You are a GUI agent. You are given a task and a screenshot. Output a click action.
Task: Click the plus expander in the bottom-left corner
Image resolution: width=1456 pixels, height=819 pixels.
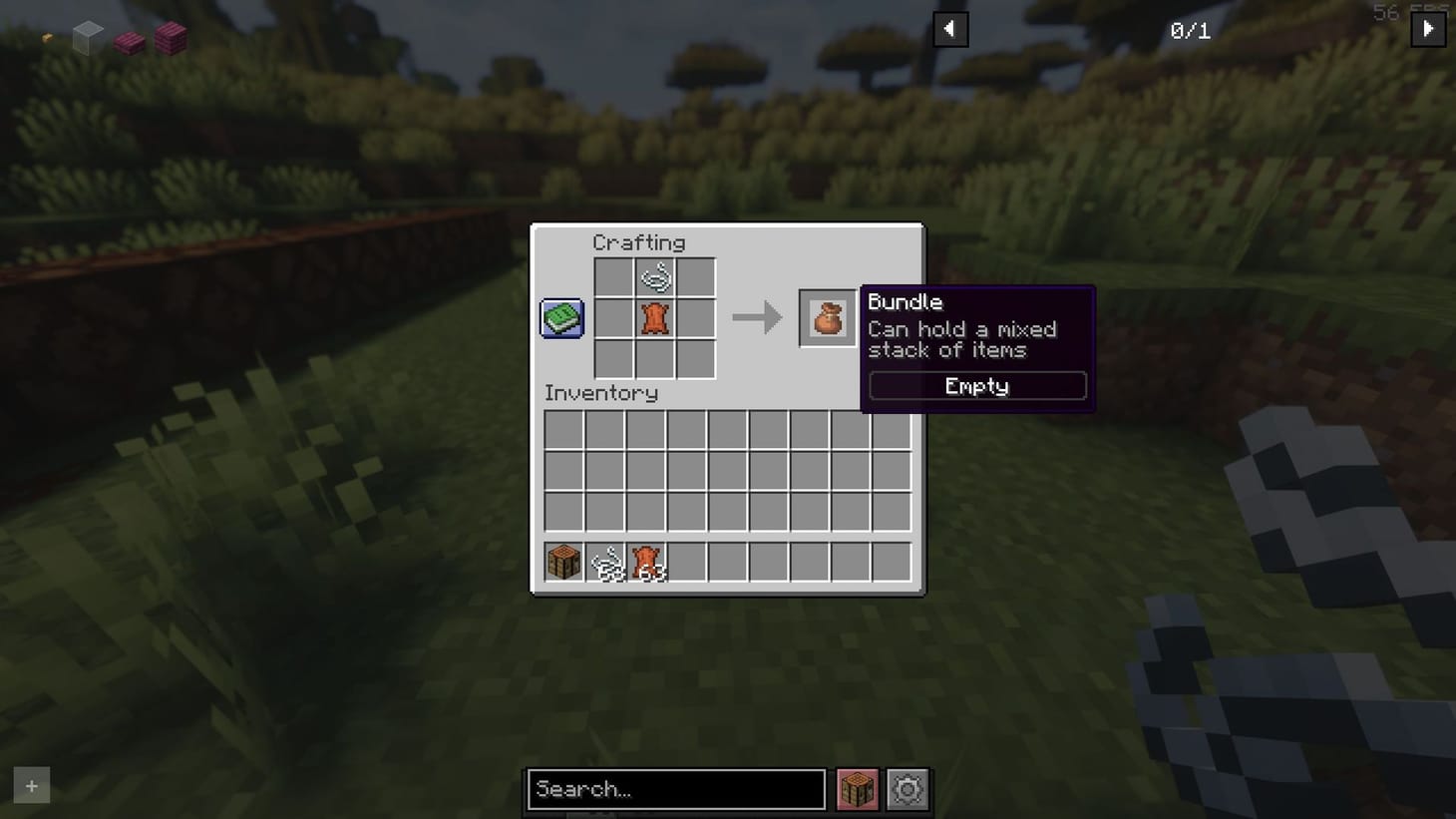[x=30, y=785]
